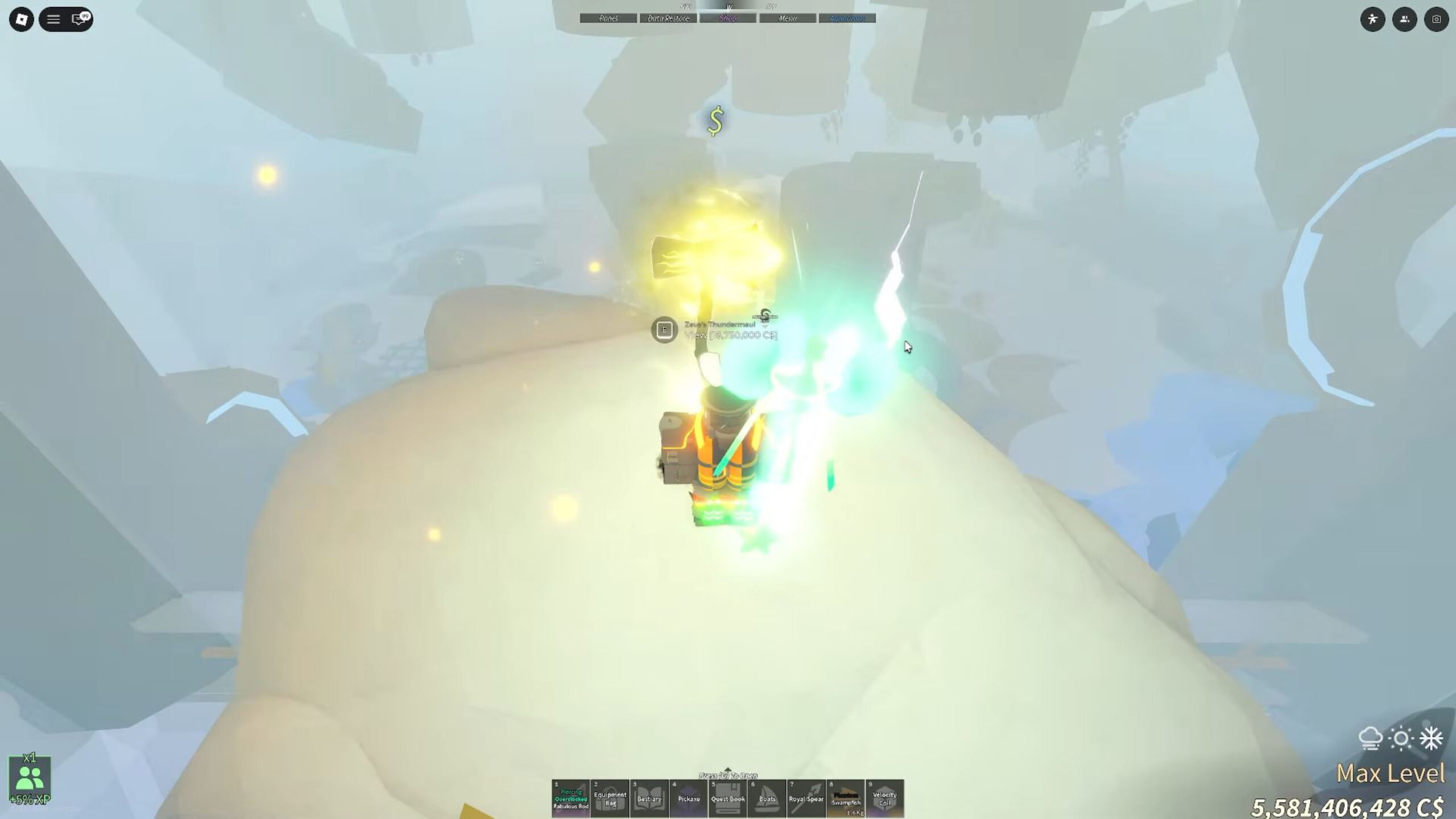Open the Equipment Bag slot
Screen dimensions: 1456x819
[x=610, y=798]
